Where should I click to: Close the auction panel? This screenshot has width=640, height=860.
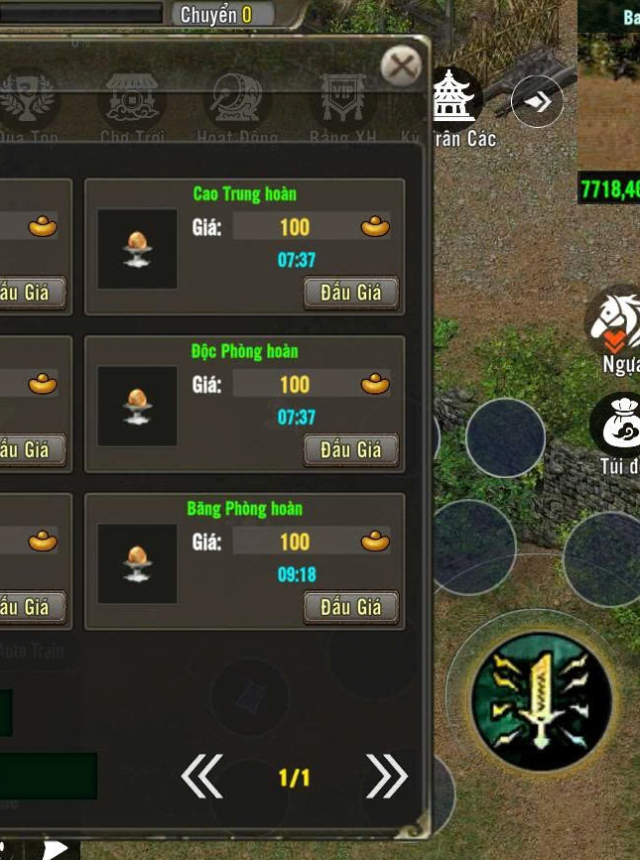(x=401, y=67)
